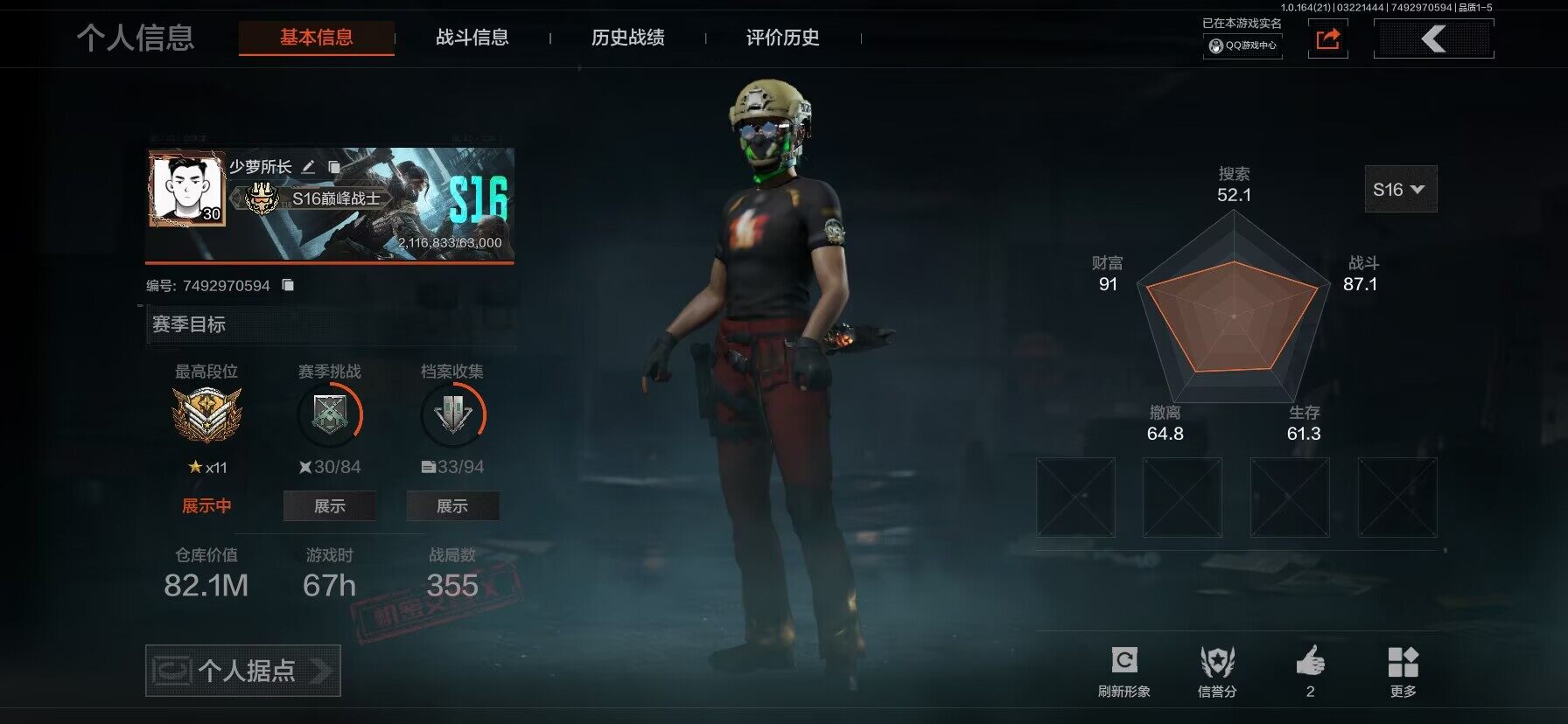Open the 个人据点 button

coord(242,671)
